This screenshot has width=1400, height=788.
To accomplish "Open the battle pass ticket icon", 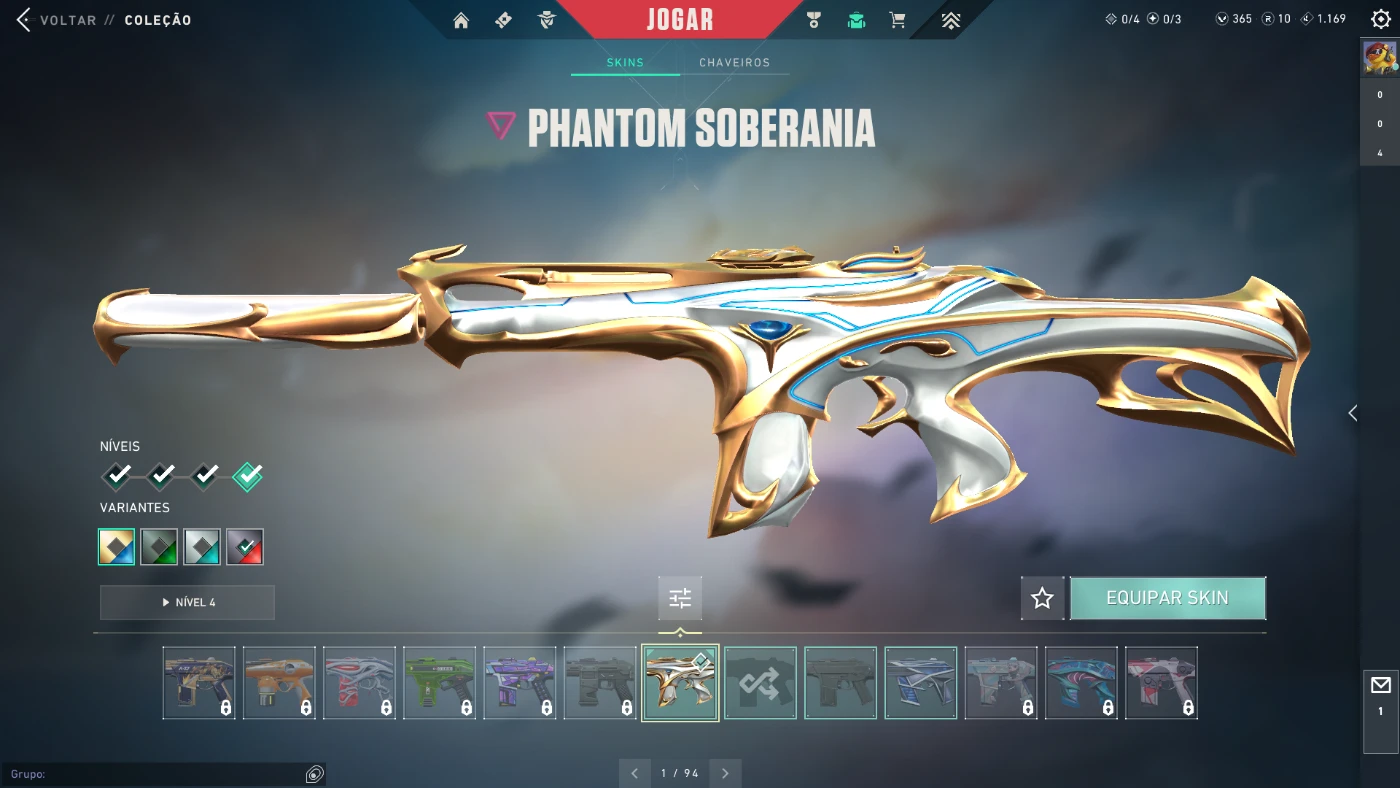I will click(x=503, y=20).
